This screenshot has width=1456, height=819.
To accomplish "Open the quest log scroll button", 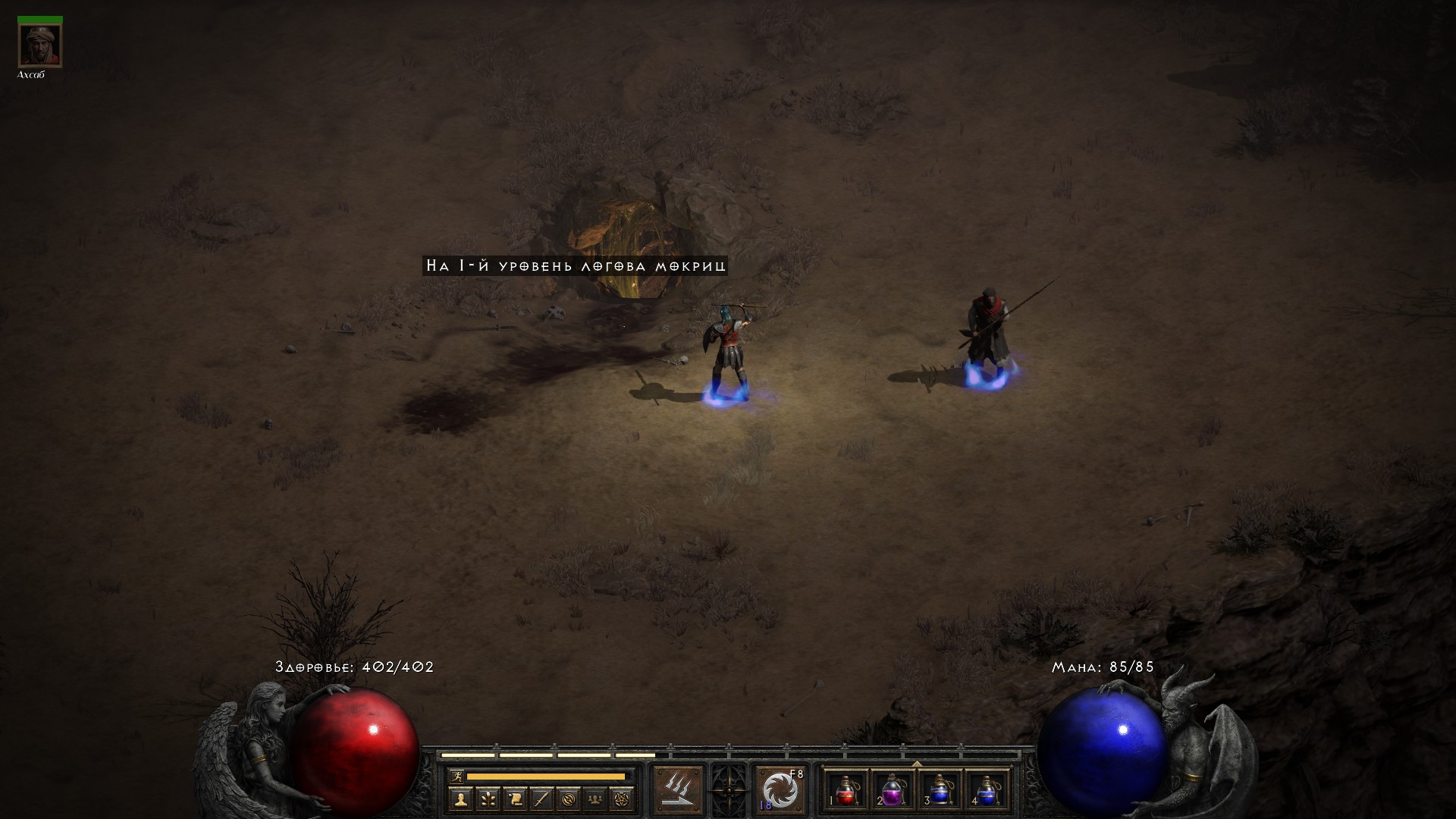I will [x=515, y=799].
